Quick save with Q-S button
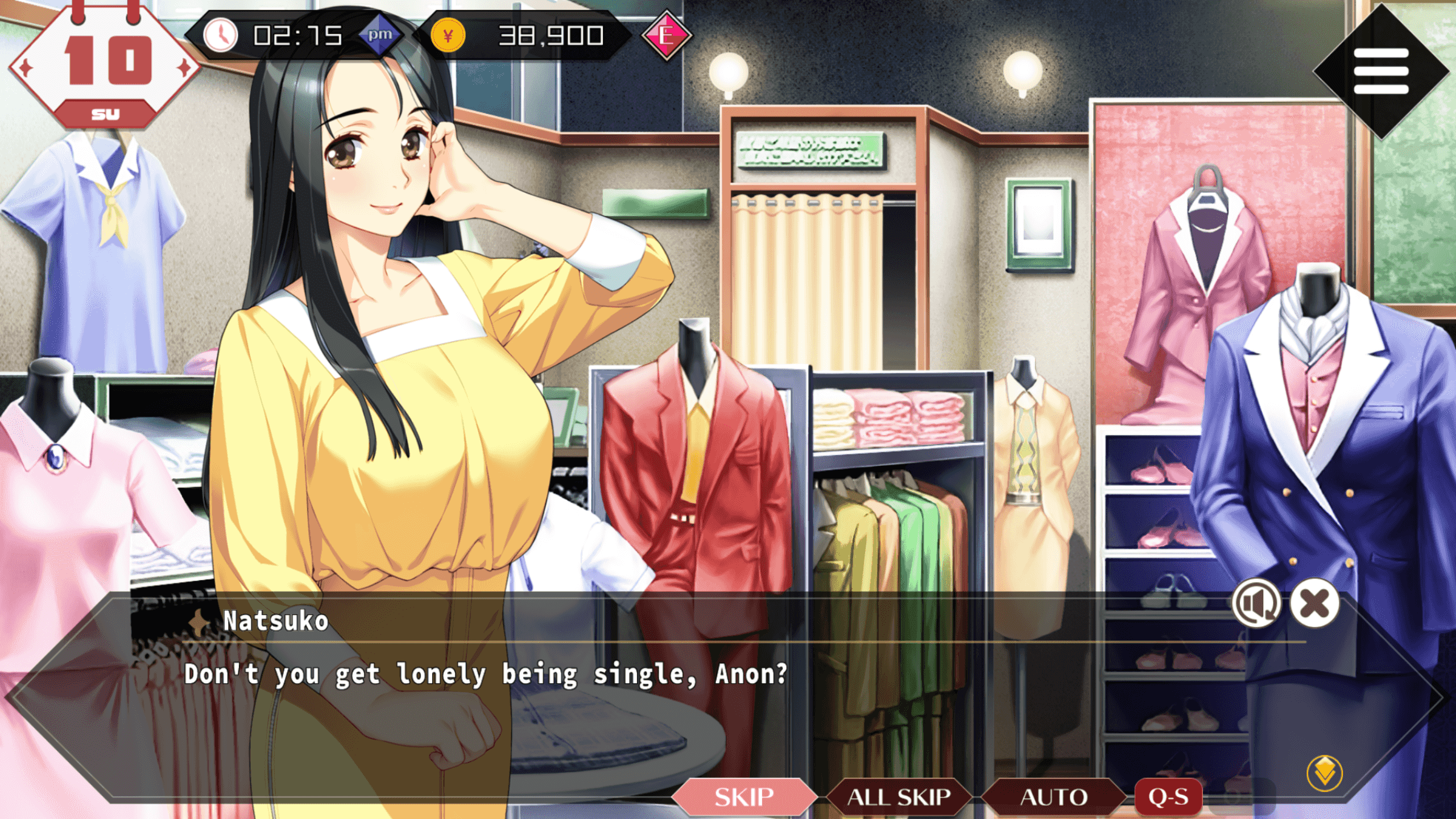The image size is (1456, 819). click(x=1168, y=797)
